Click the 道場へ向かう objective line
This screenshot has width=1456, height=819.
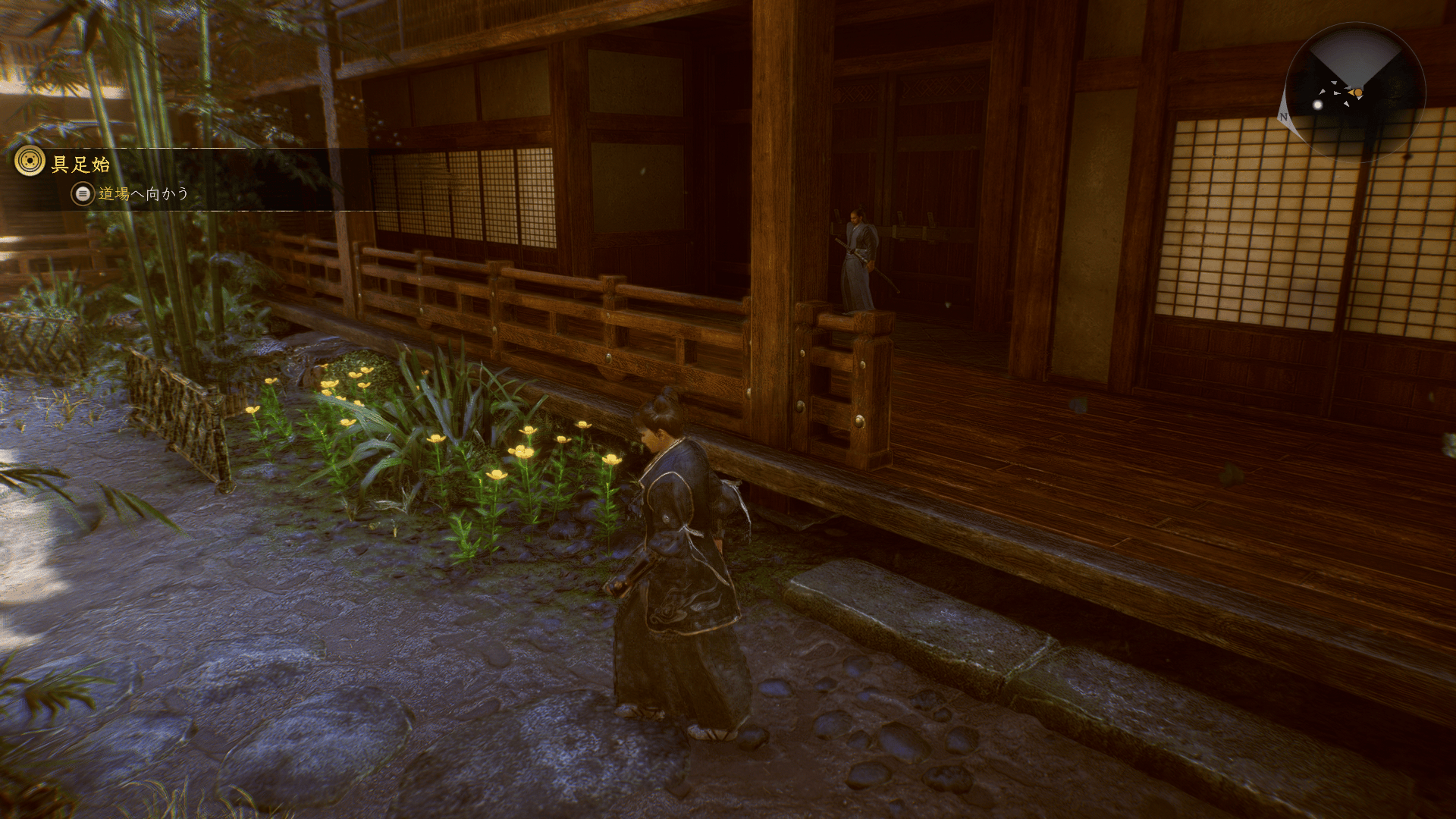pyautogui.click(x=143, y=194)
